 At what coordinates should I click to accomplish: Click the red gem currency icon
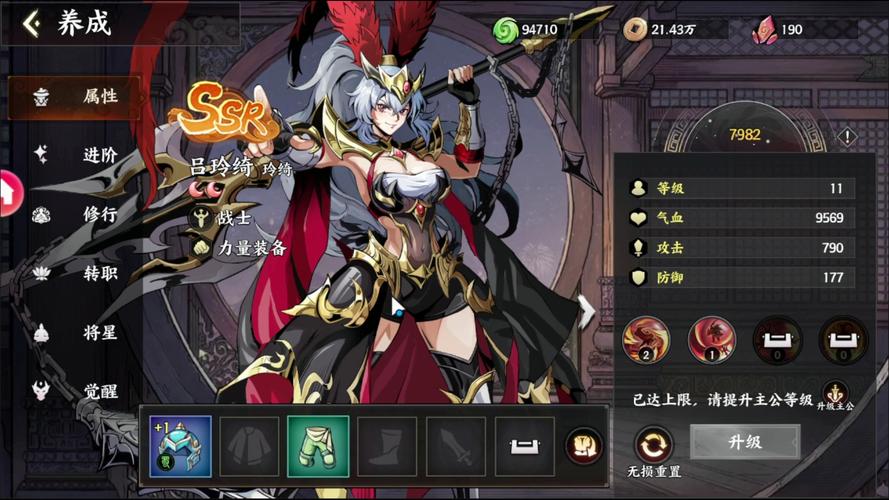pos(765,30)
